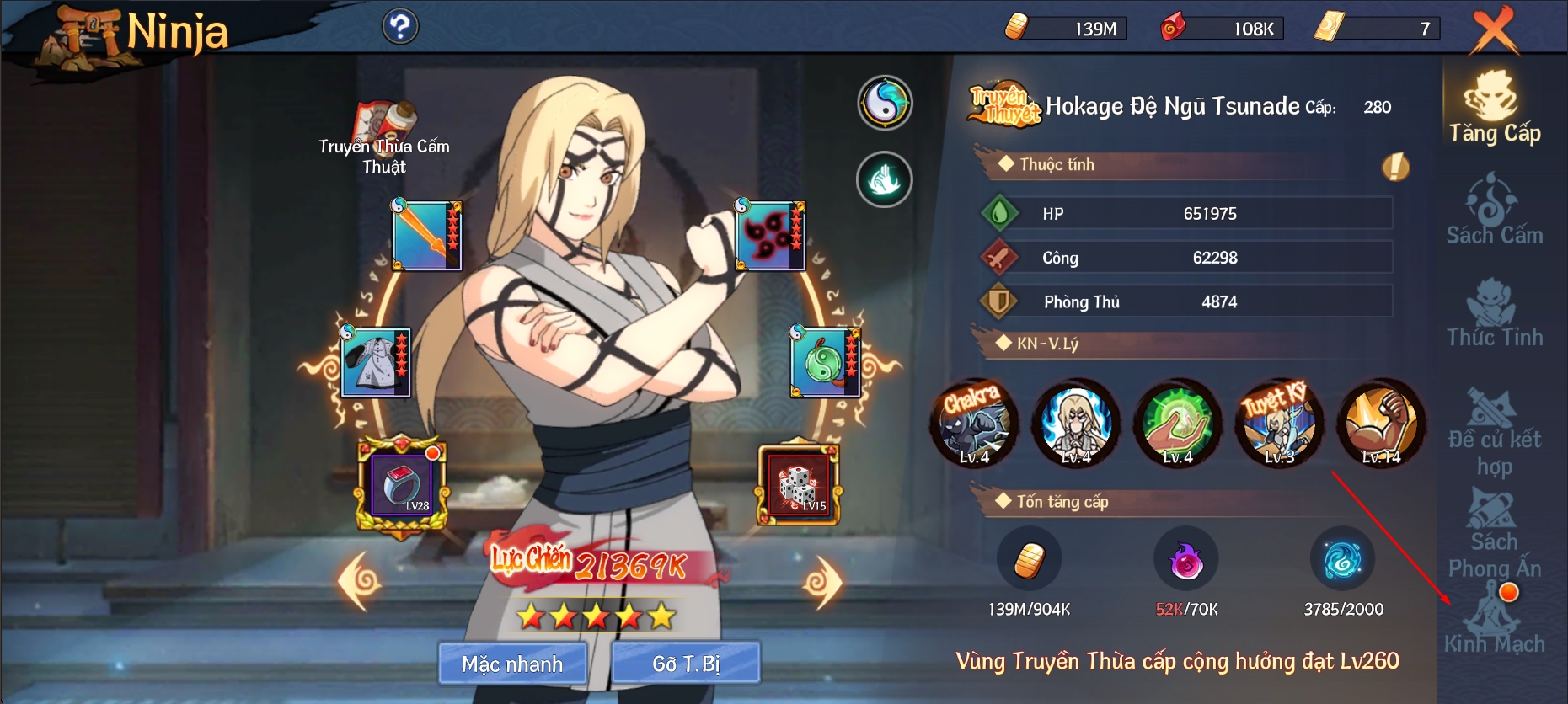Switch to the Thức Tỉnh tab
The height and width of the screenshot is (704, 1568).
point(1494,314)
